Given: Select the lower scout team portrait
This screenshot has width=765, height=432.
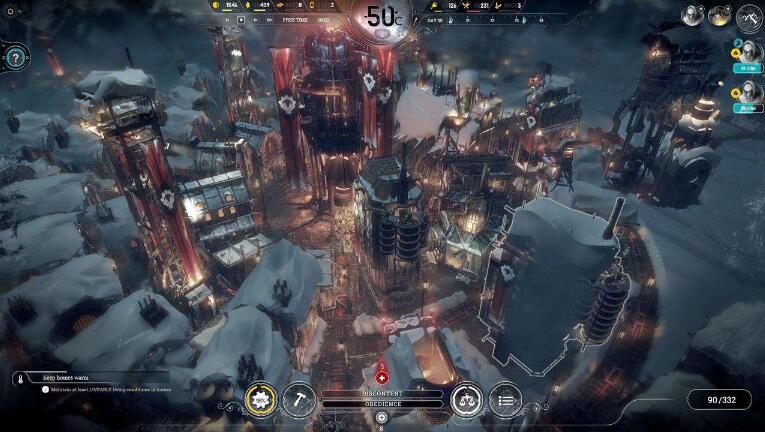Looking at the screenshot, I should tap(747, 94).
